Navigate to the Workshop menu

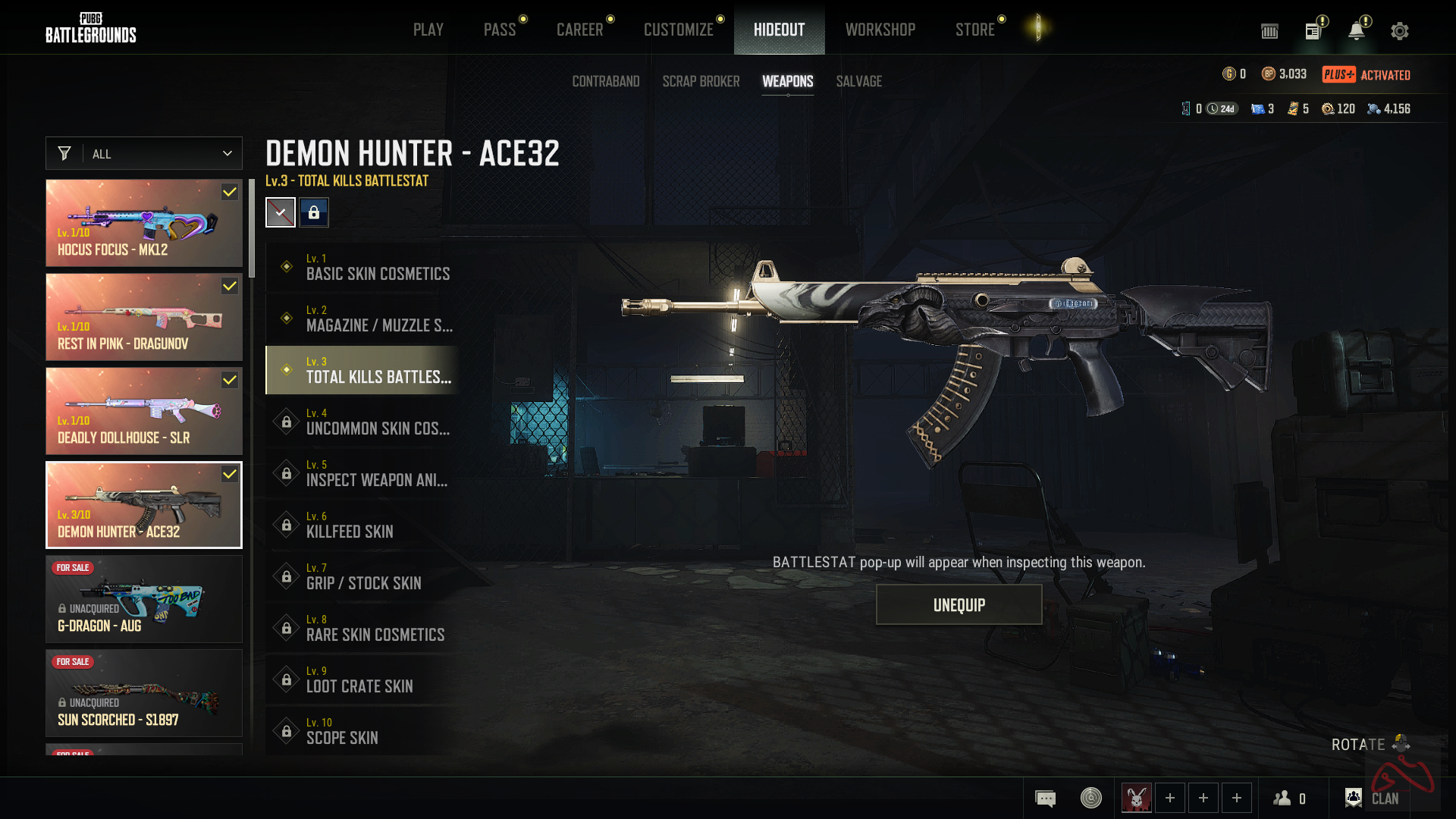(880, 30)
